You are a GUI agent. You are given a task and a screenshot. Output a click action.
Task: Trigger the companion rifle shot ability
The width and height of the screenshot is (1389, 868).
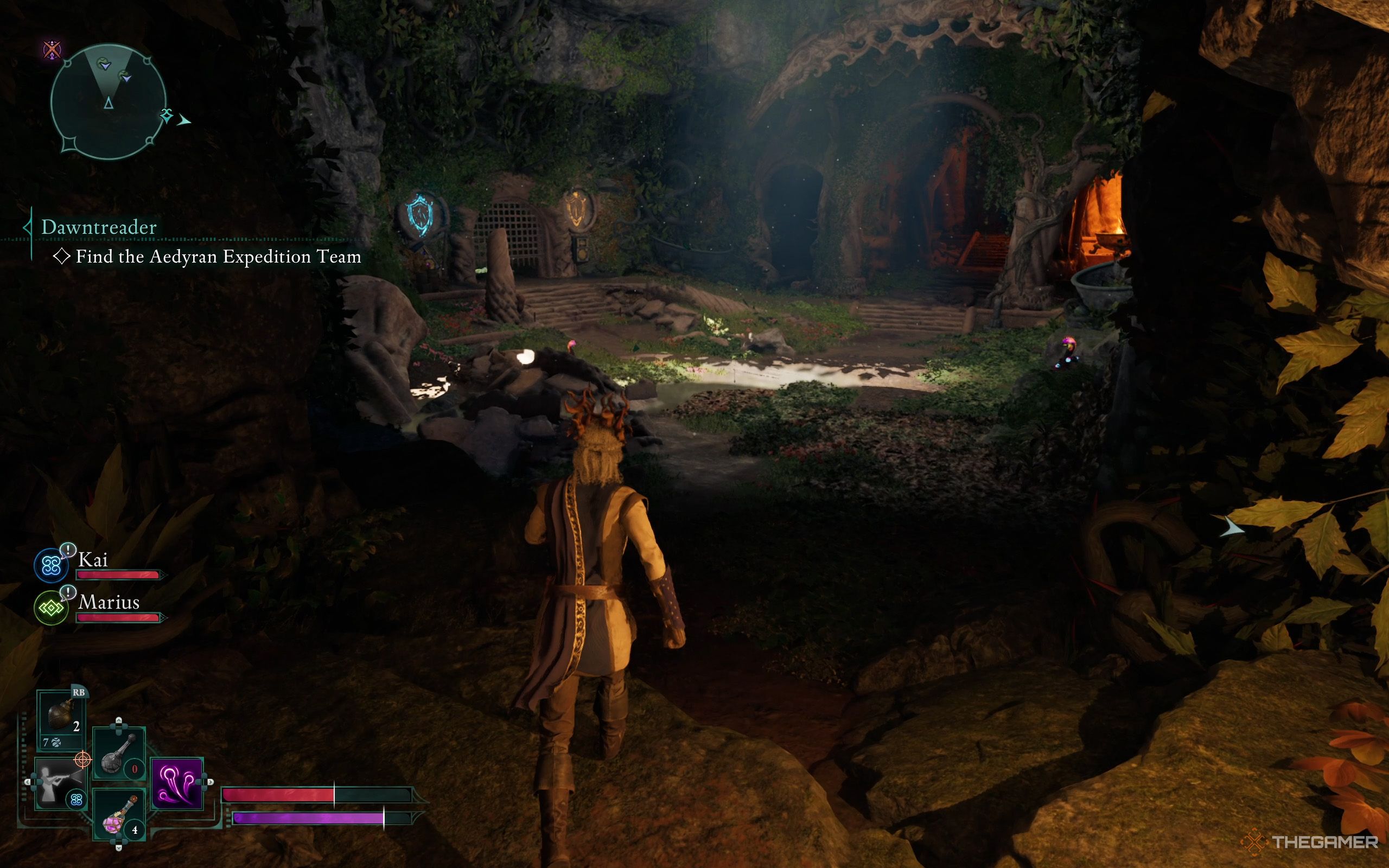tap(59, 782)
